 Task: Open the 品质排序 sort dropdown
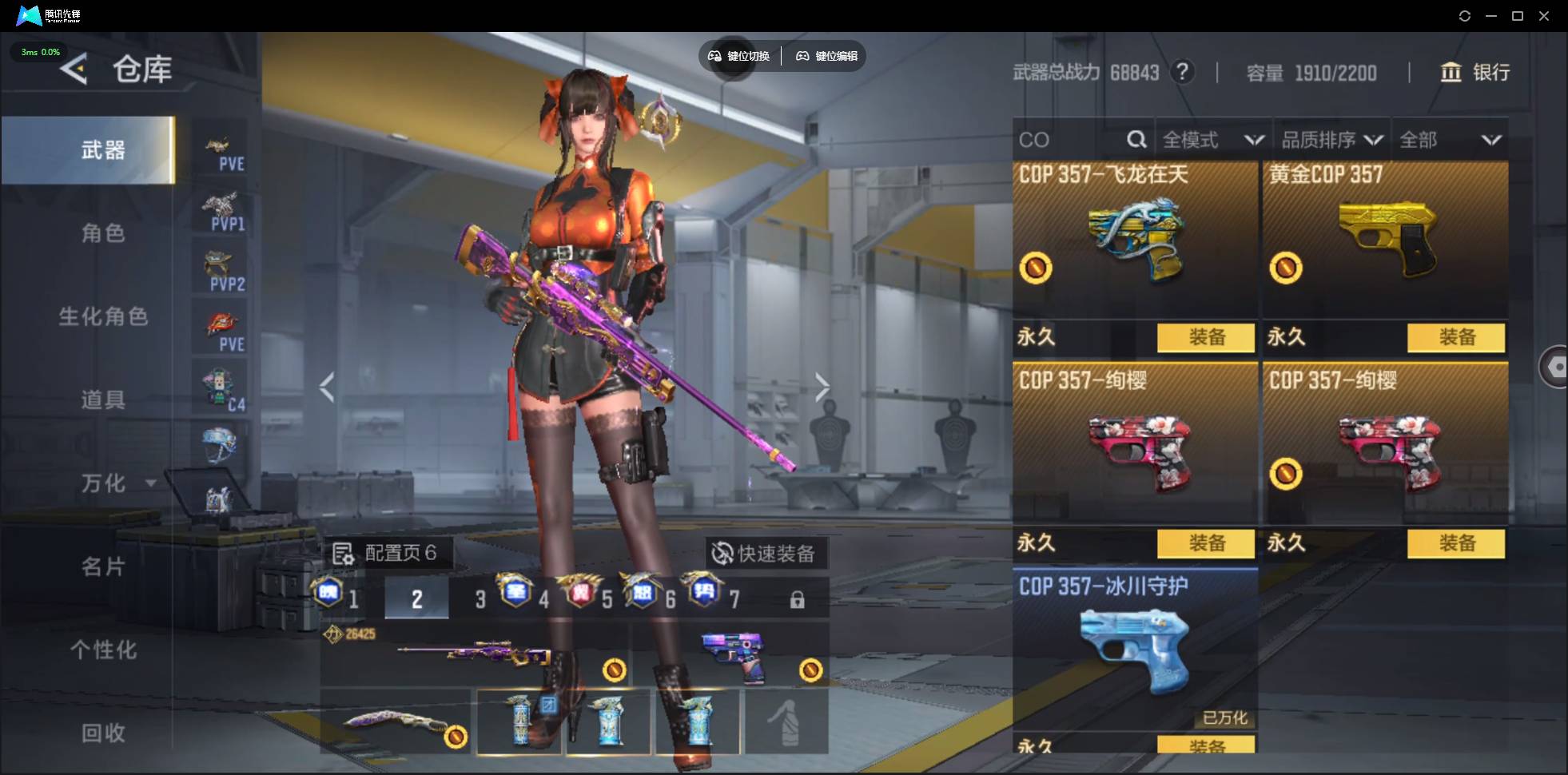[x=1331, y=141]
